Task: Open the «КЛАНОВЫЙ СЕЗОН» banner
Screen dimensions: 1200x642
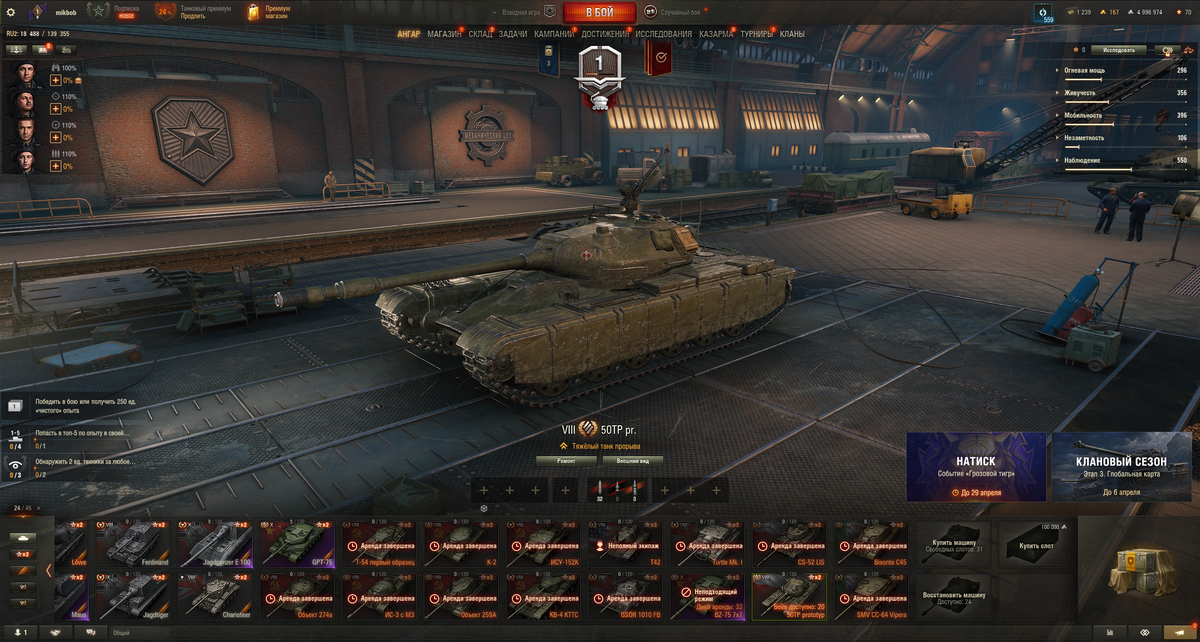Action: pos(1120,466)
